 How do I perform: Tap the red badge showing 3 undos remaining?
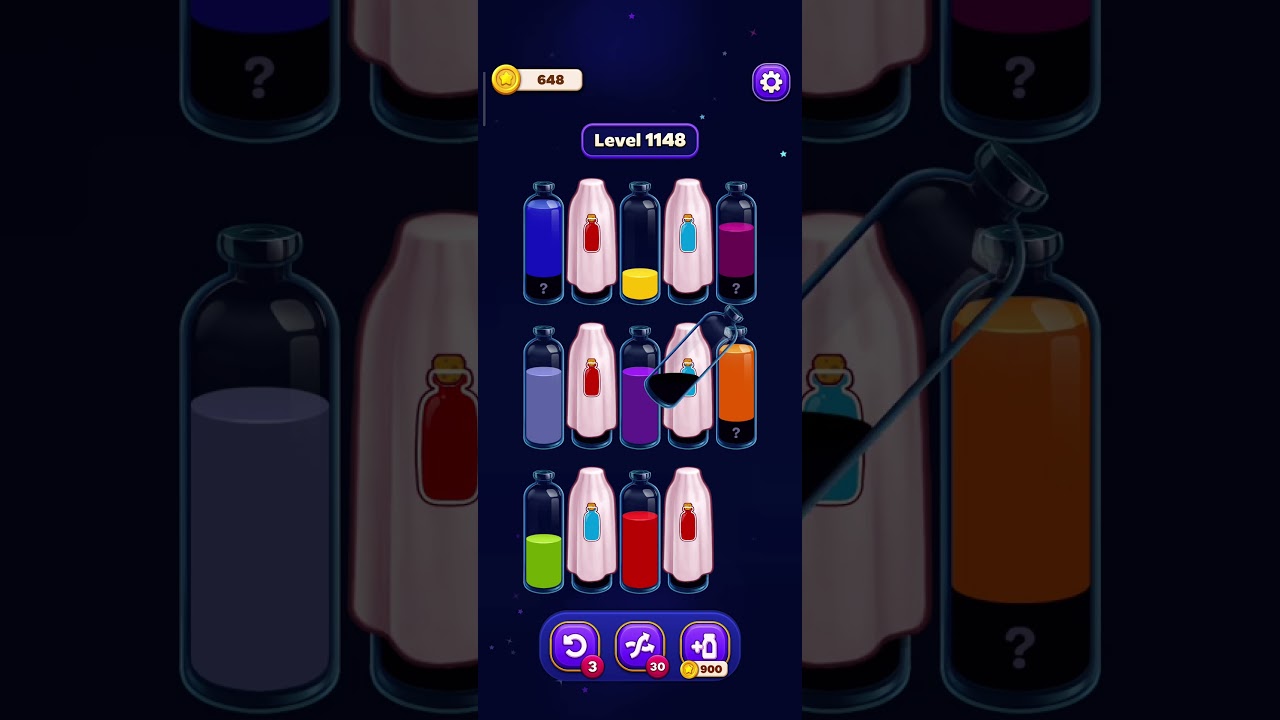(x=592, y=669)
